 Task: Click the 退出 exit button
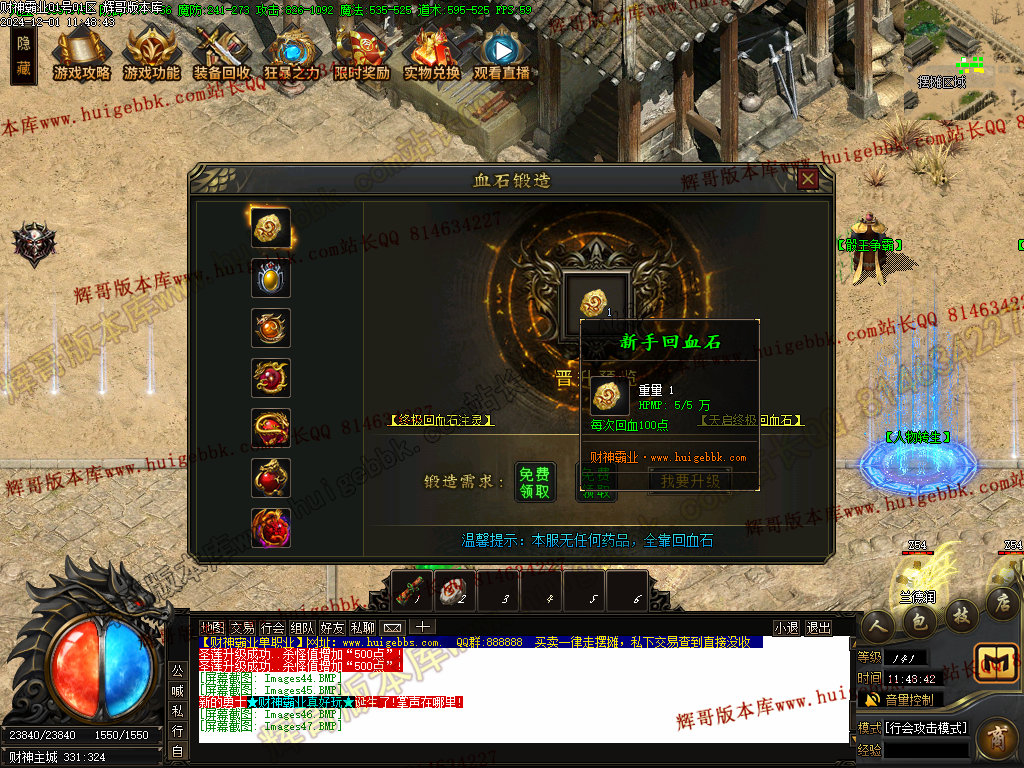[x=818, y=628]
